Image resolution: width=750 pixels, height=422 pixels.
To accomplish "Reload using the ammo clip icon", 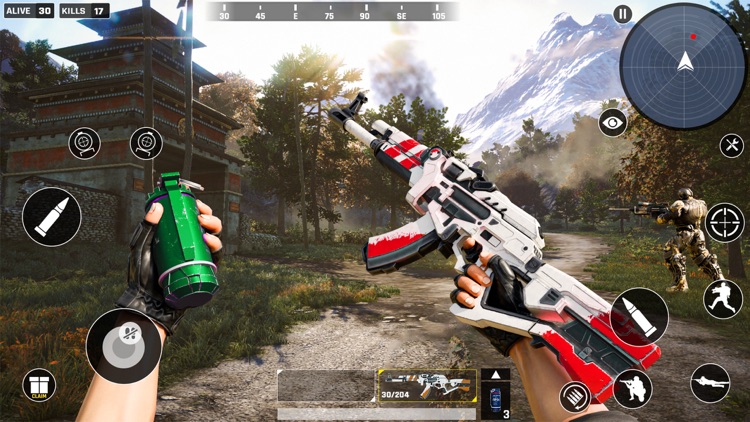I will (x=574, y=397).
